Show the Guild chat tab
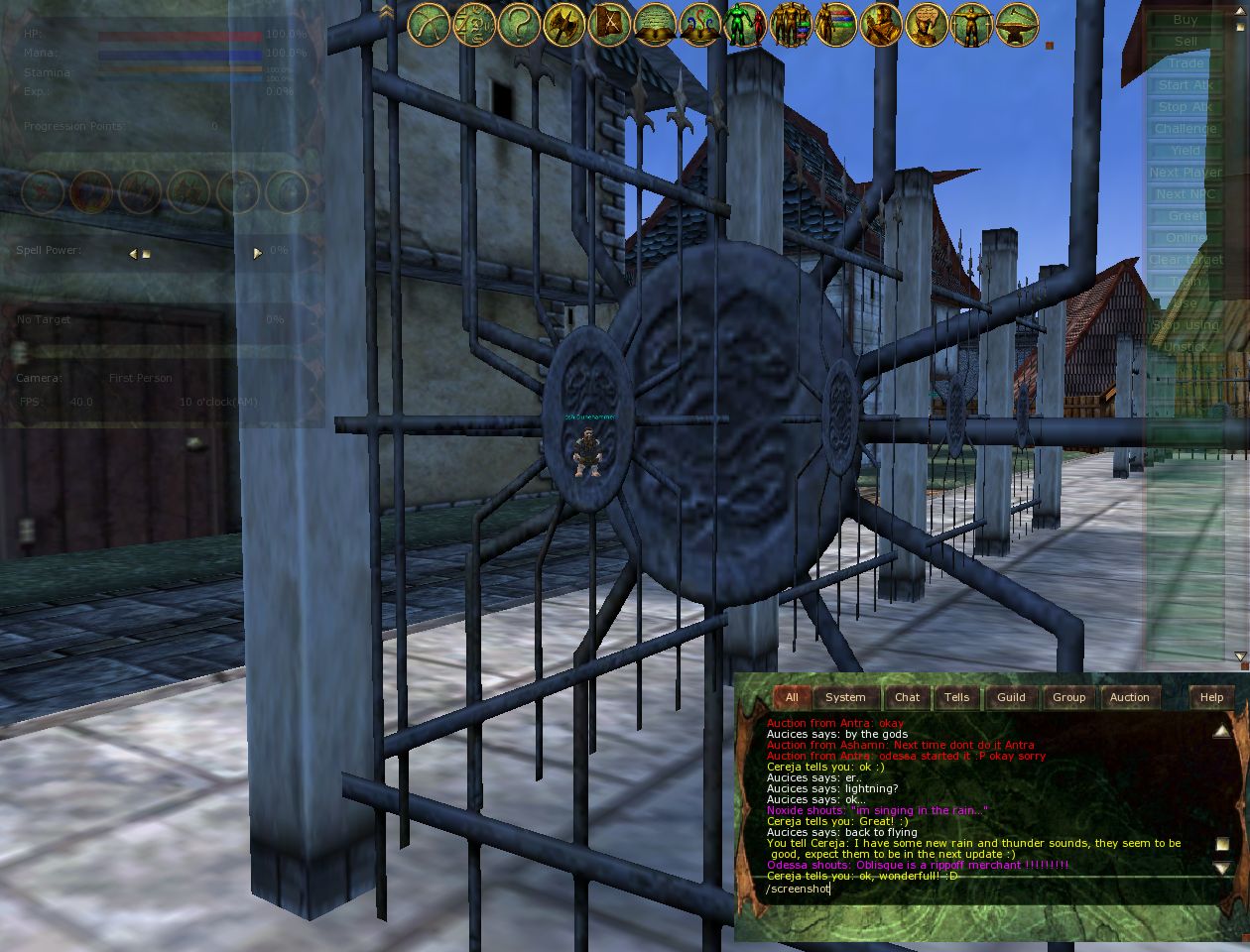 tap(1011, 697)
